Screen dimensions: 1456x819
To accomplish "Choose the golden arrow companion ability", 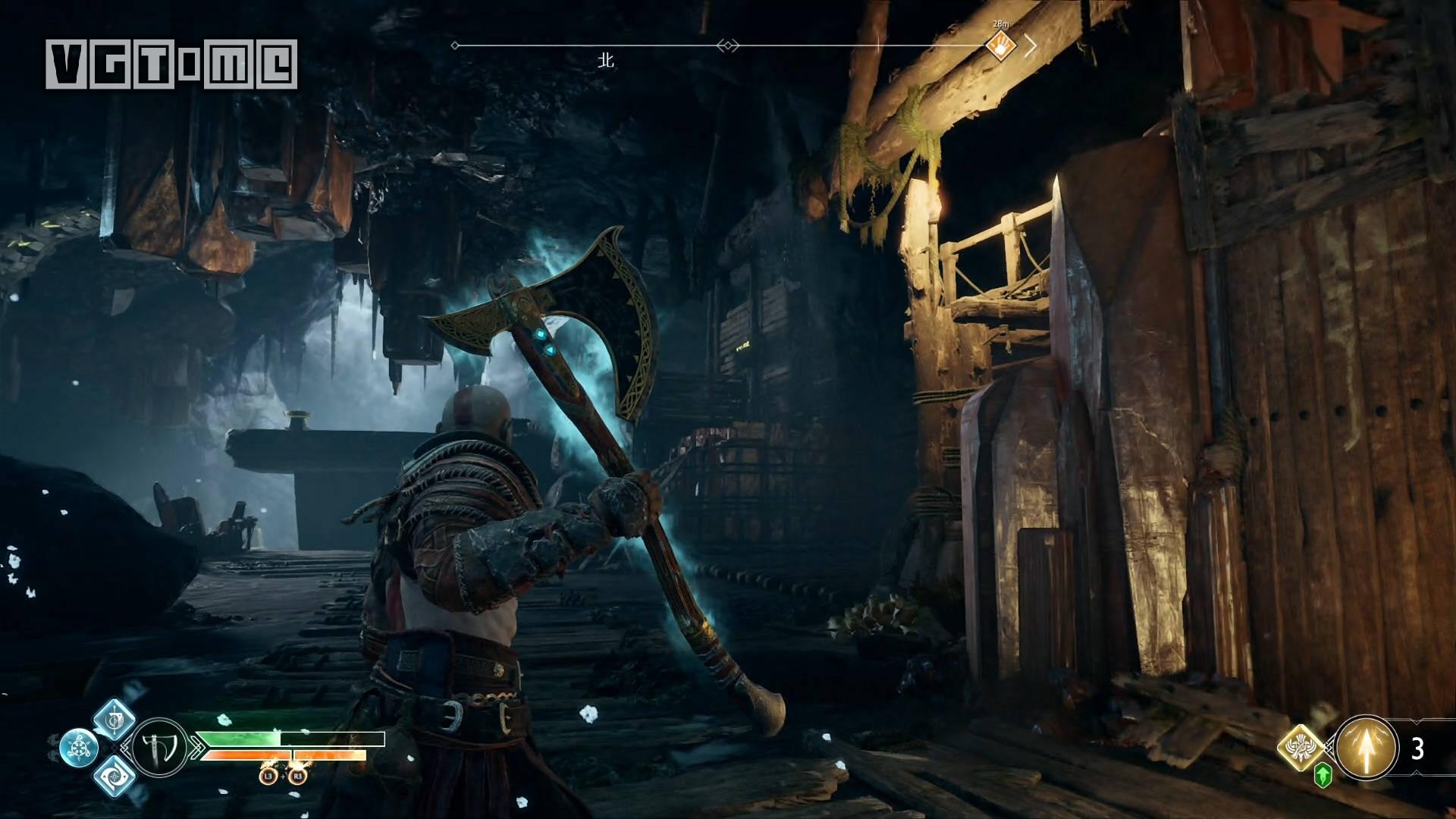I will [x=1367, y=748].
